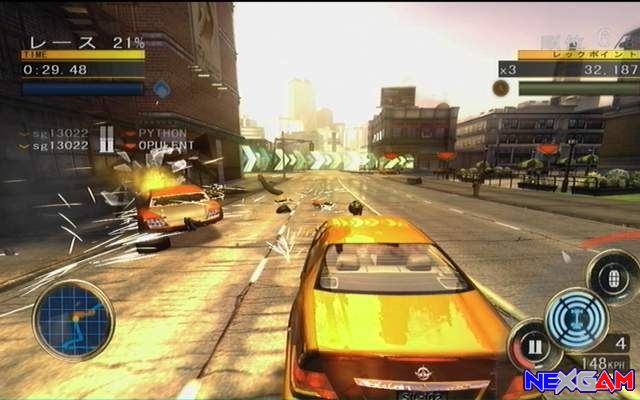Image resolution: width=640 pixels, height=400 pixels.
Task: Select the blue crosshair weapon icon
Action: (x=577, y=317)
